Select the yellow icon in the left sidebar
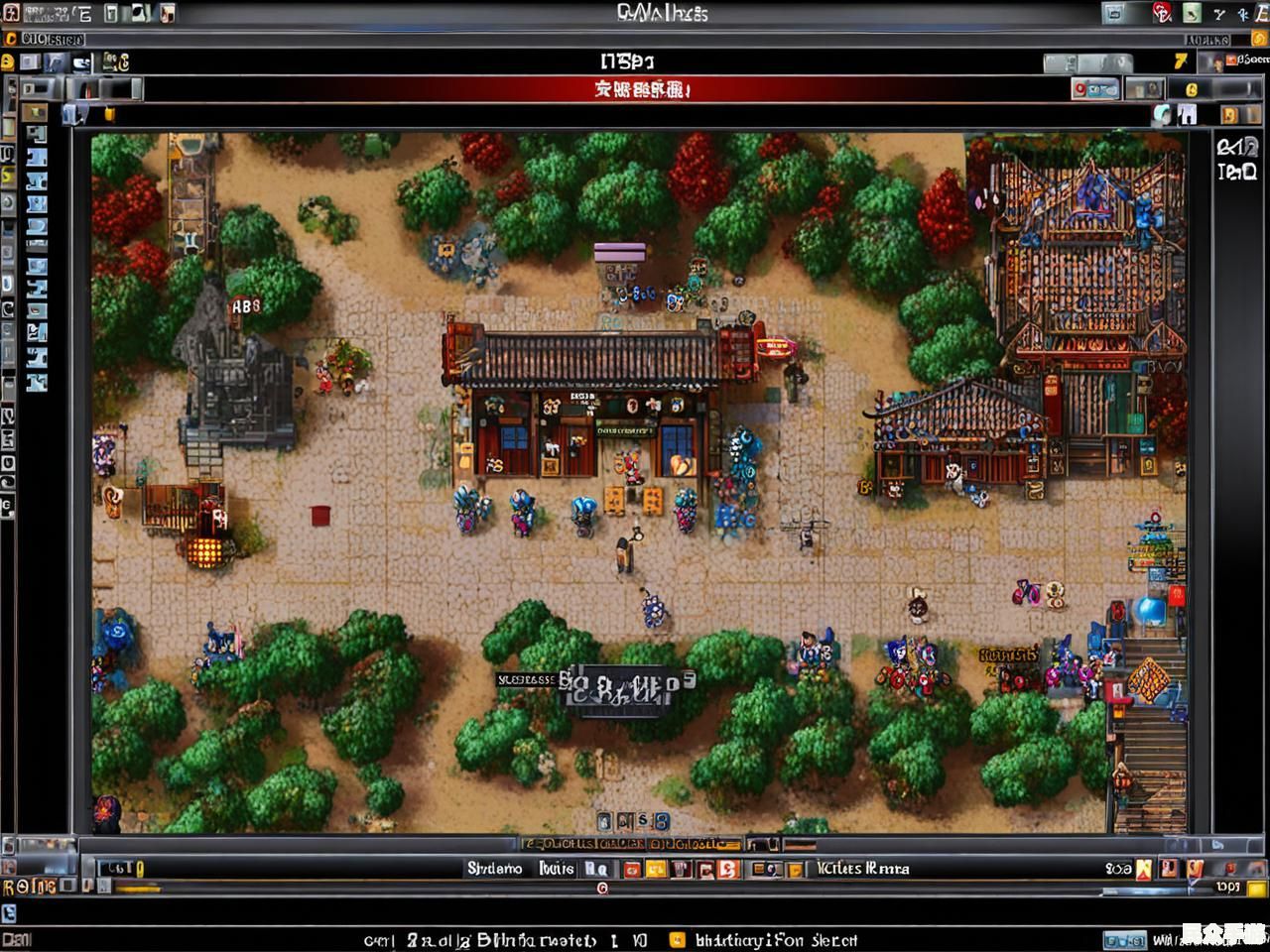This screenshot has height=952, width=1270. tap(8, 177)
